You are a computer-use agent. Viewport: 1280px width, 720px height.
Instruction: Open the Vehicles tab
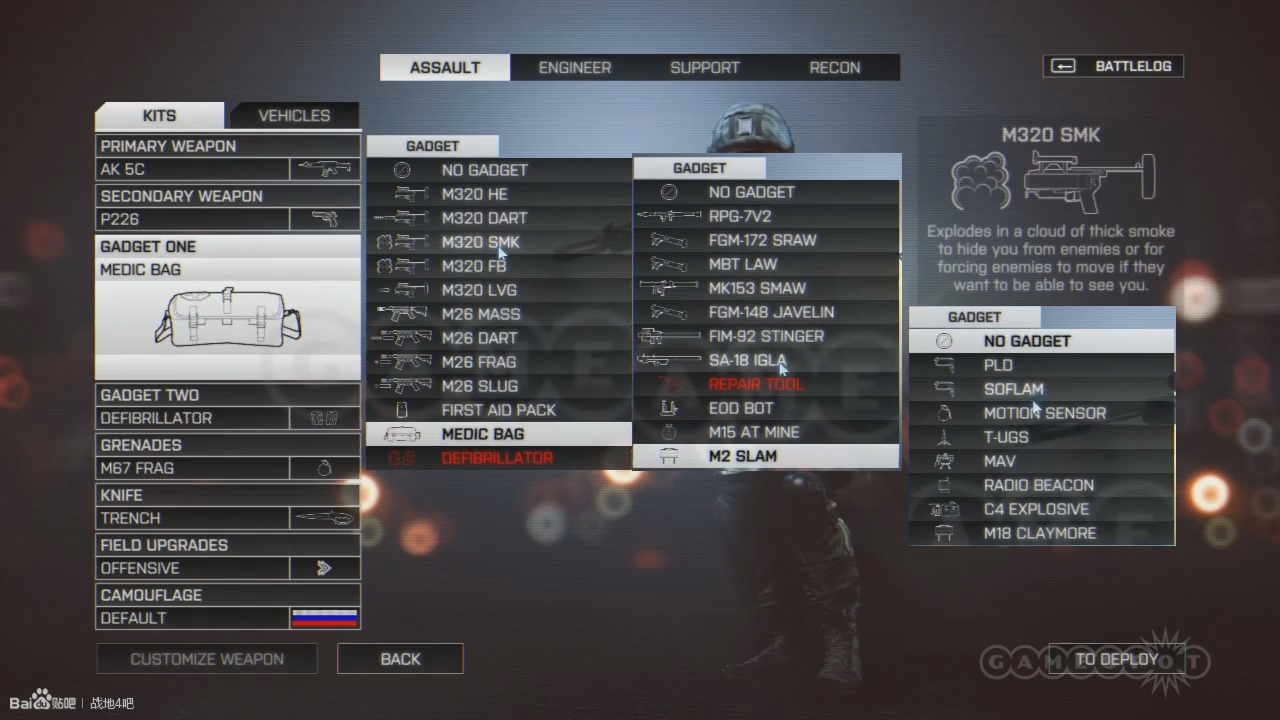click(294, 116)
